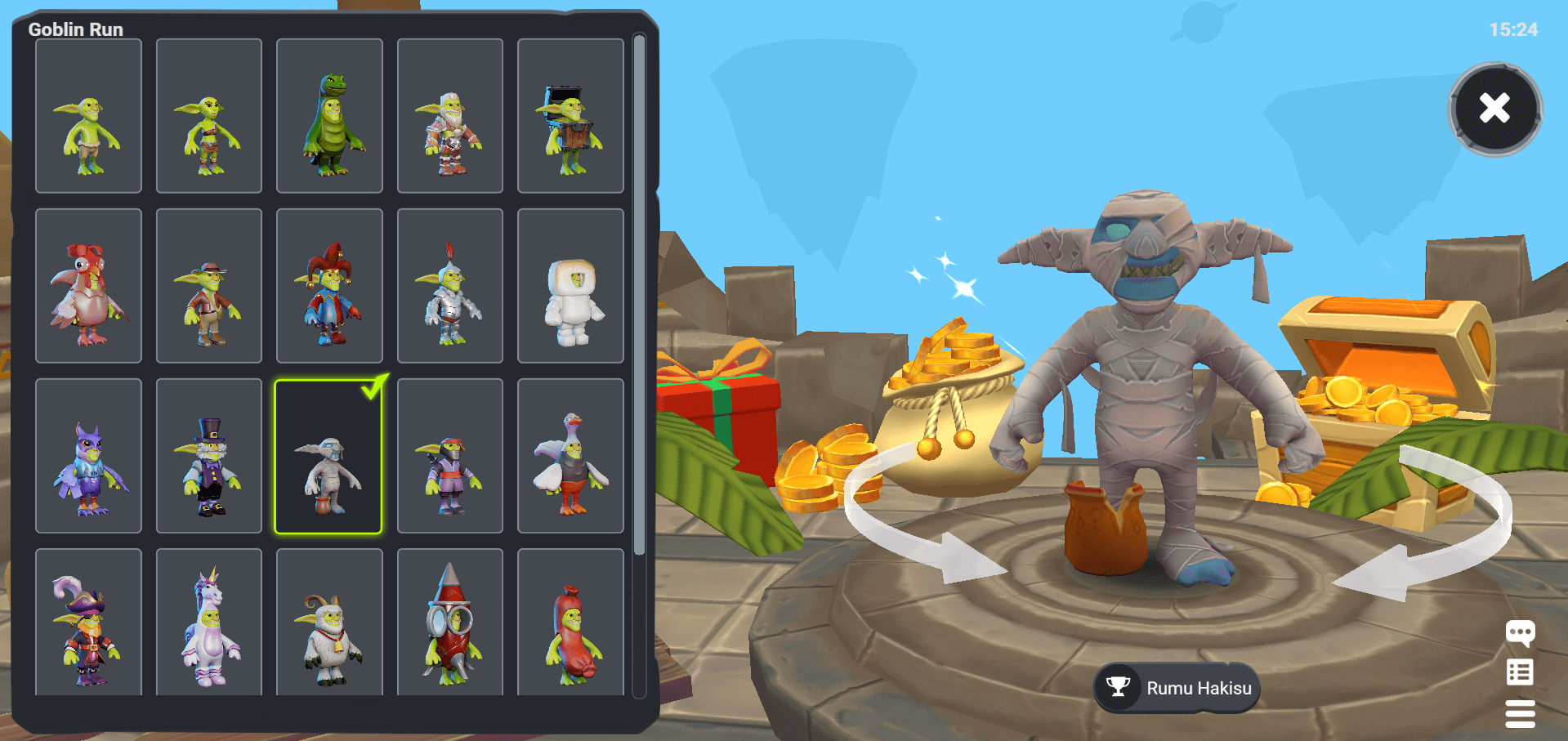Image resolution: width=1568 pixels, height=741 pixels.
Task: Choose the red rocket goblin skin
Action: [x=450, y=623]
